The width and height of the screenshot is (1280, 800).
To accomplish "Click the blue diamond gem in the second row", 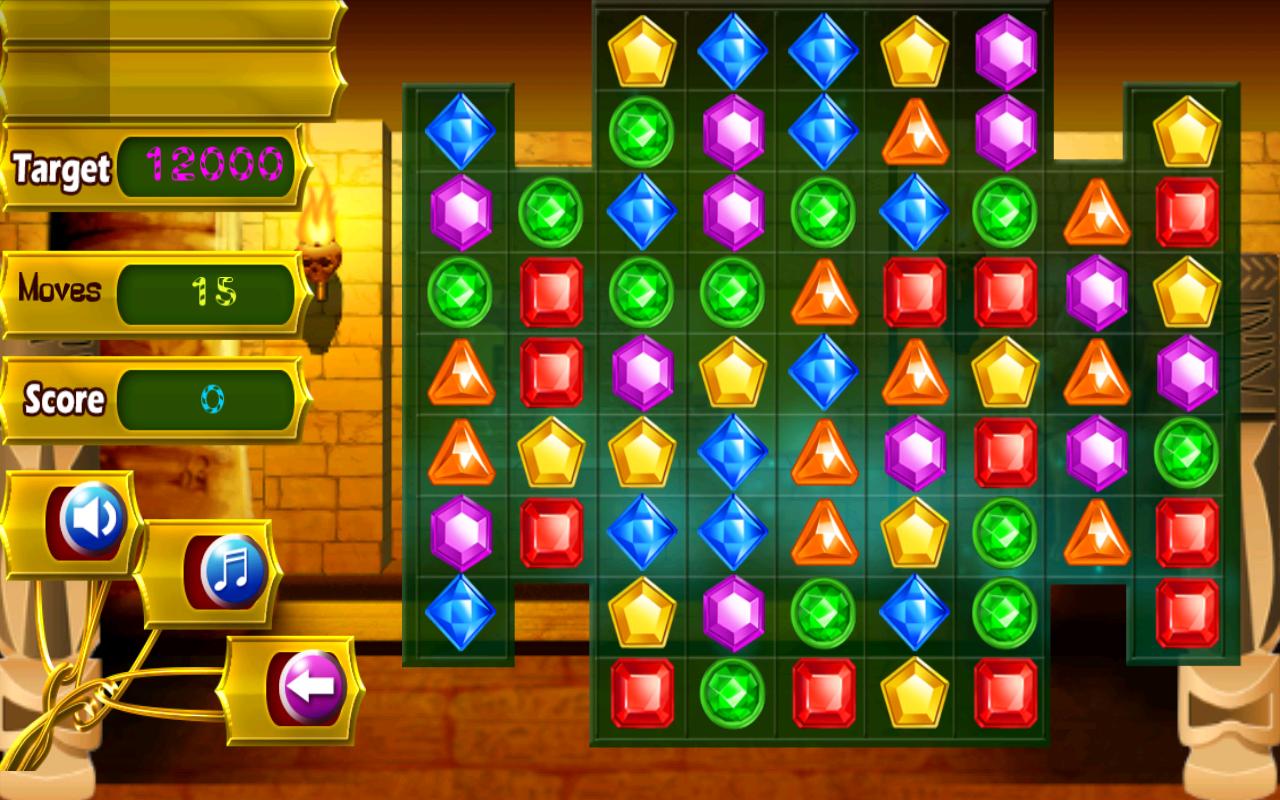I will tap(820, 131).
